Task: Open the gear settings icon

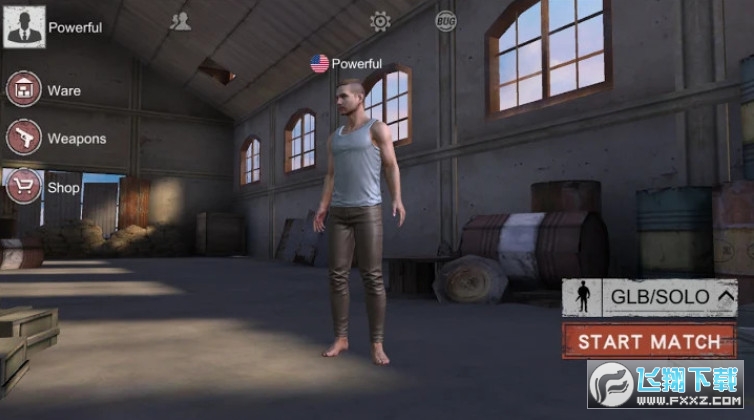Action: [x=380, y=21]
